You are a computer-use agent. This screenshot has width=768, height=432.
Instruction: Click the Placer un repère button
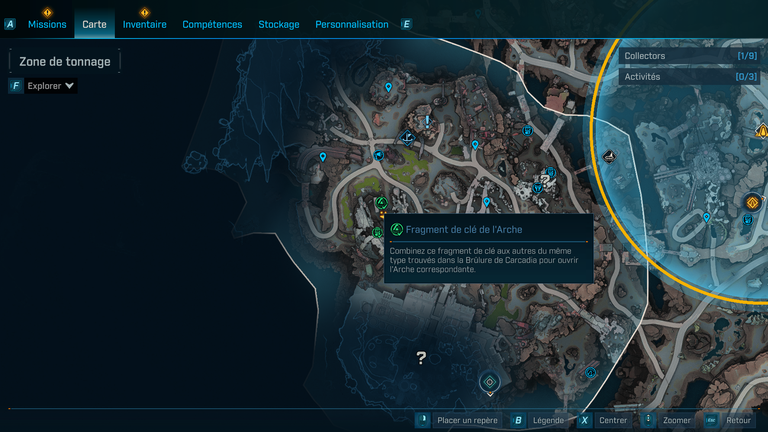(467, 421)
